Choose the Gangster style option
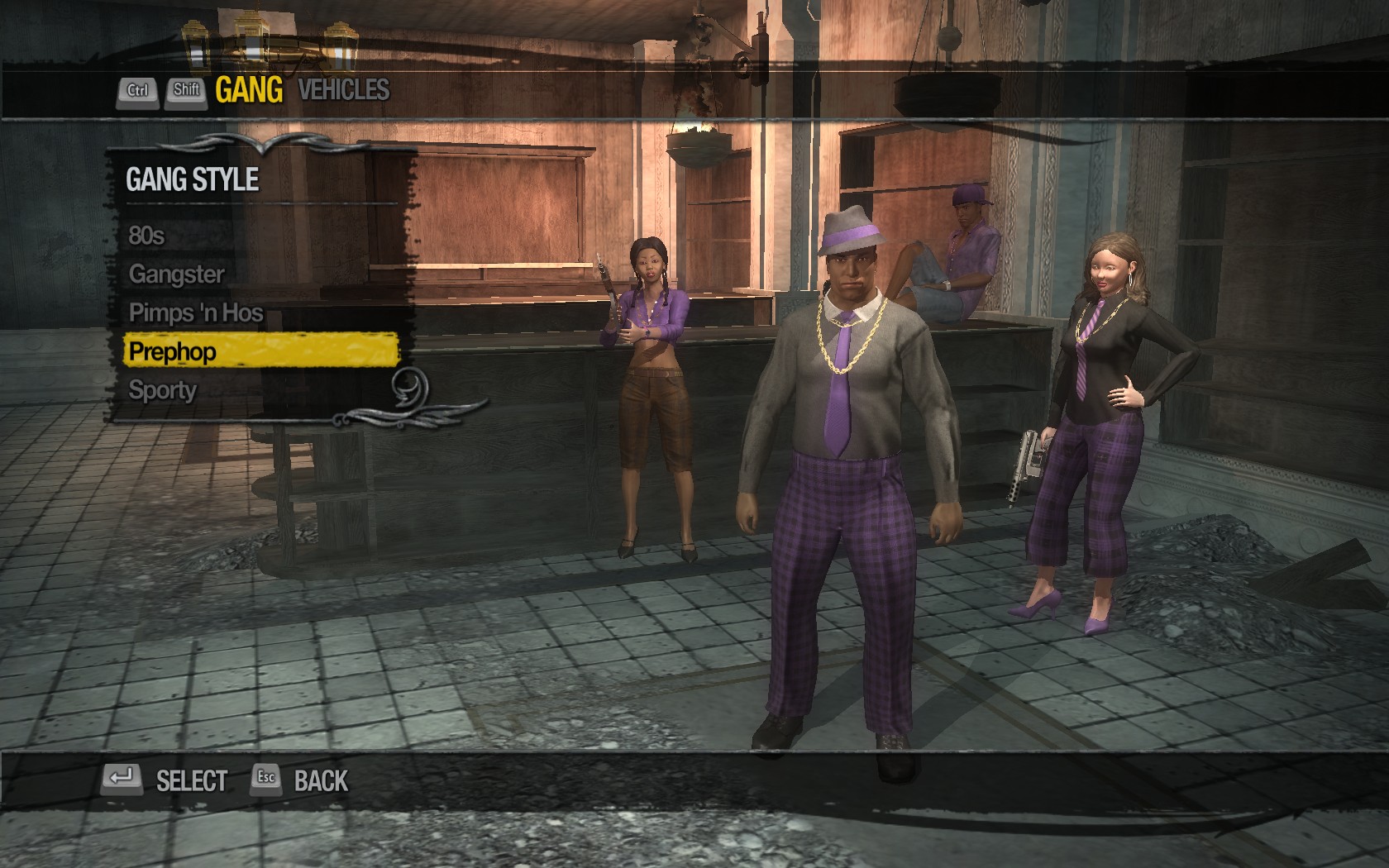This screenshot has width=1389, height=868. click(x=178, y=274)
